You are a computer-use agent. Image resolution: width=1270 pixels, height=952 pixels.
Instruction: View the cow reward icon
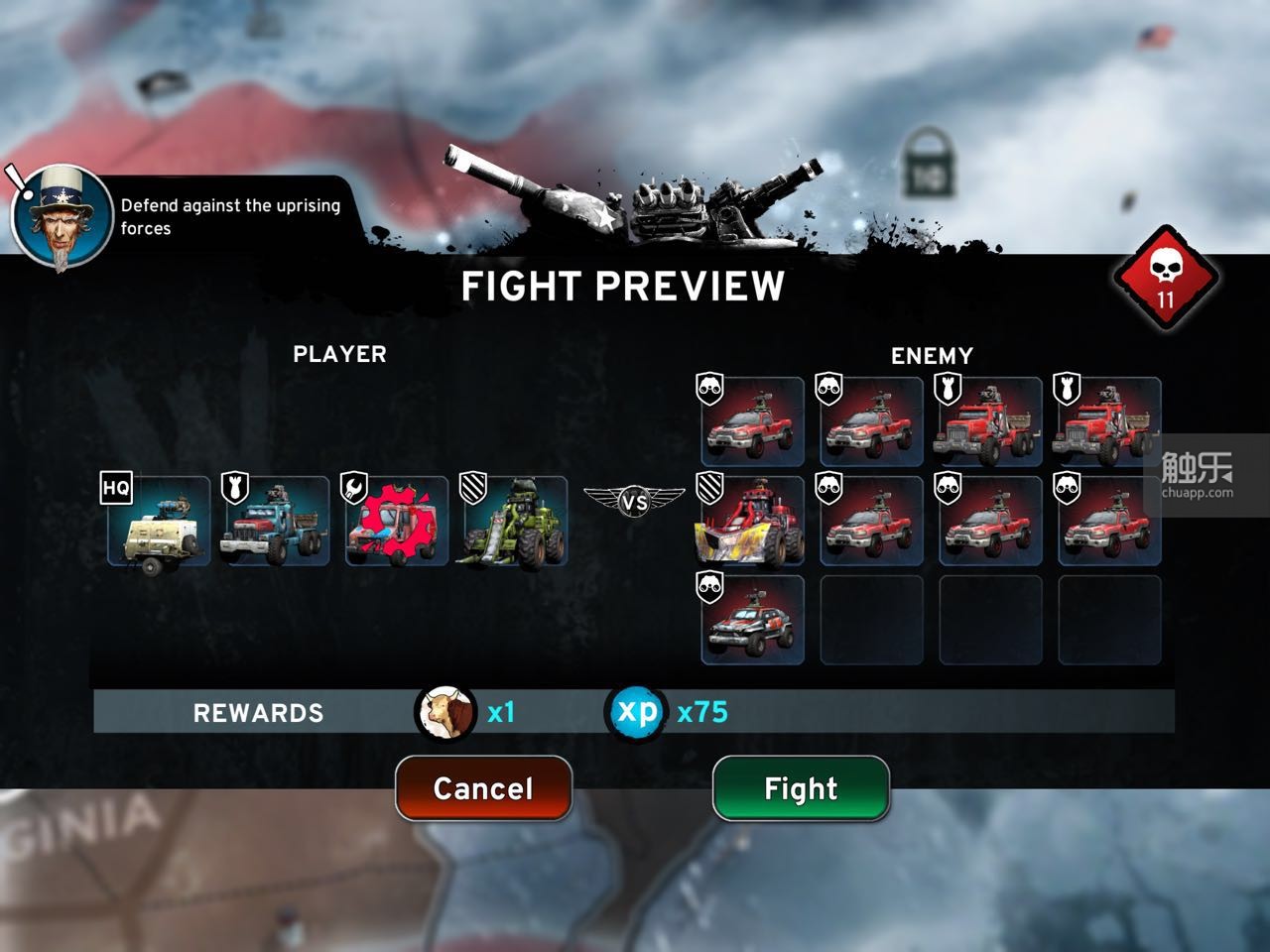click(x=445, y=712)
